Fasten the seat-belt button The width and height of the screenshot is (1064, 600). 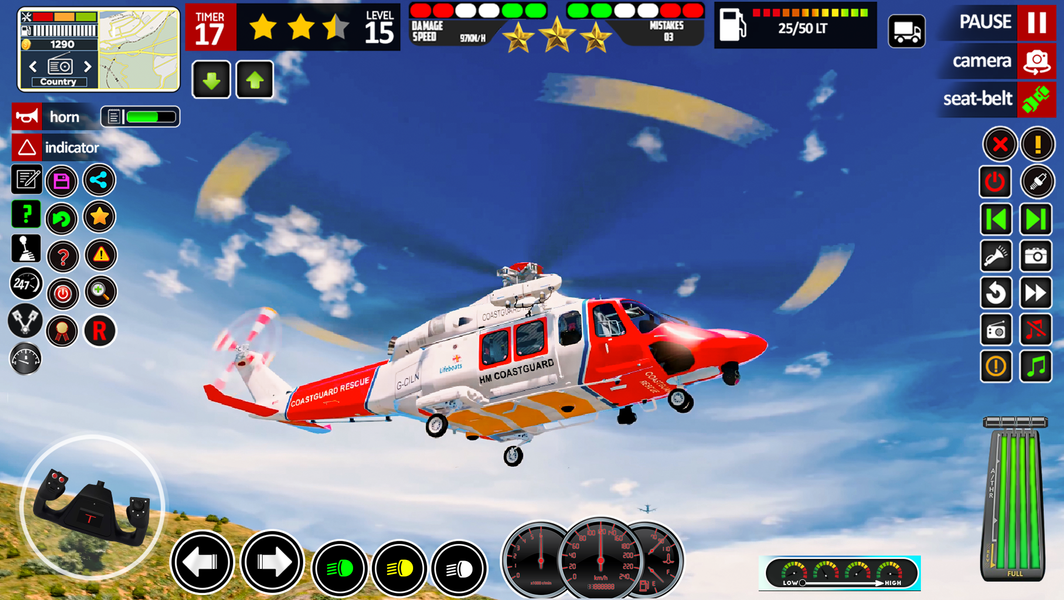pos(1036,99)
